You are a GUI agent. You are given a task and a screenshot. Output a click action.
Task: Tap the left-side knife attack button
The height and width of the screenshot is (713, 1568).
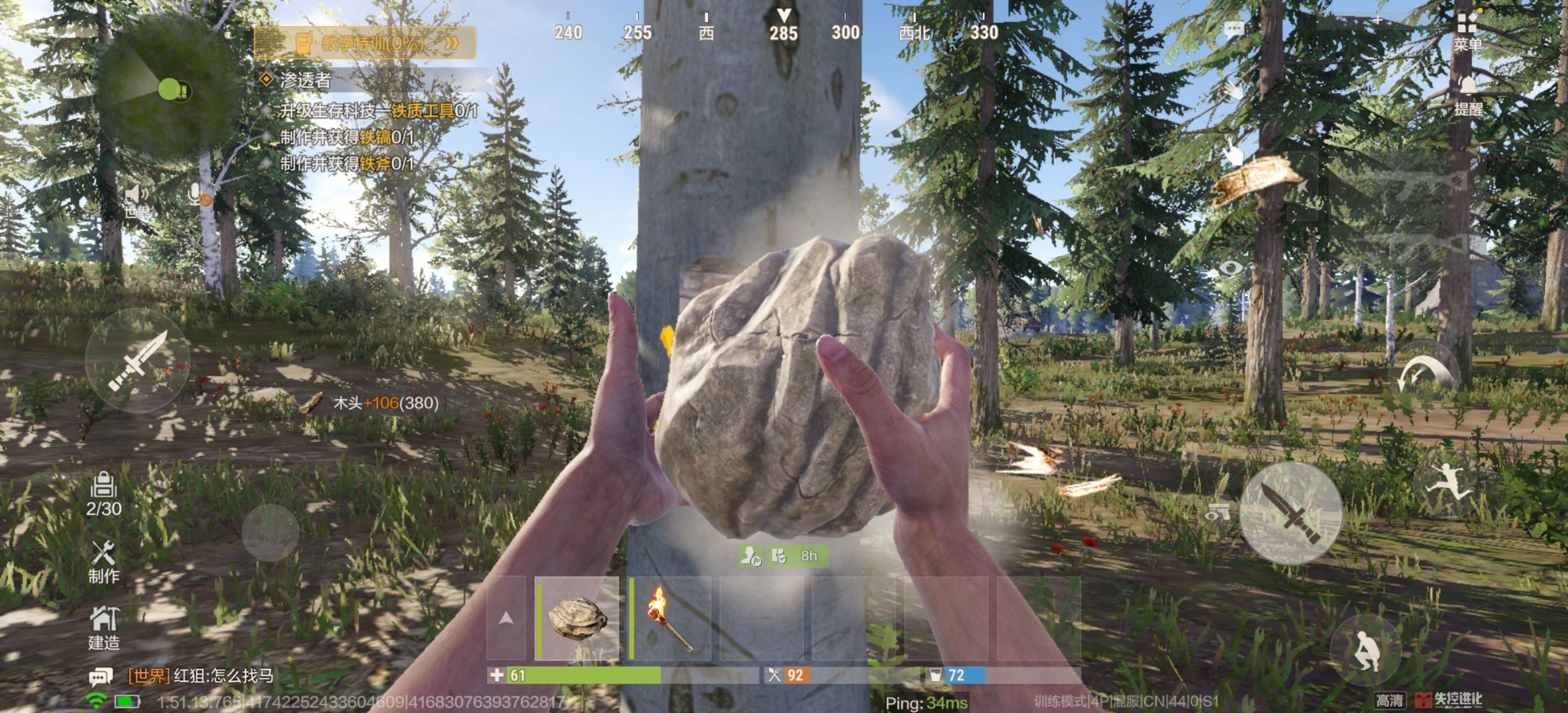(x=138, y=360)
